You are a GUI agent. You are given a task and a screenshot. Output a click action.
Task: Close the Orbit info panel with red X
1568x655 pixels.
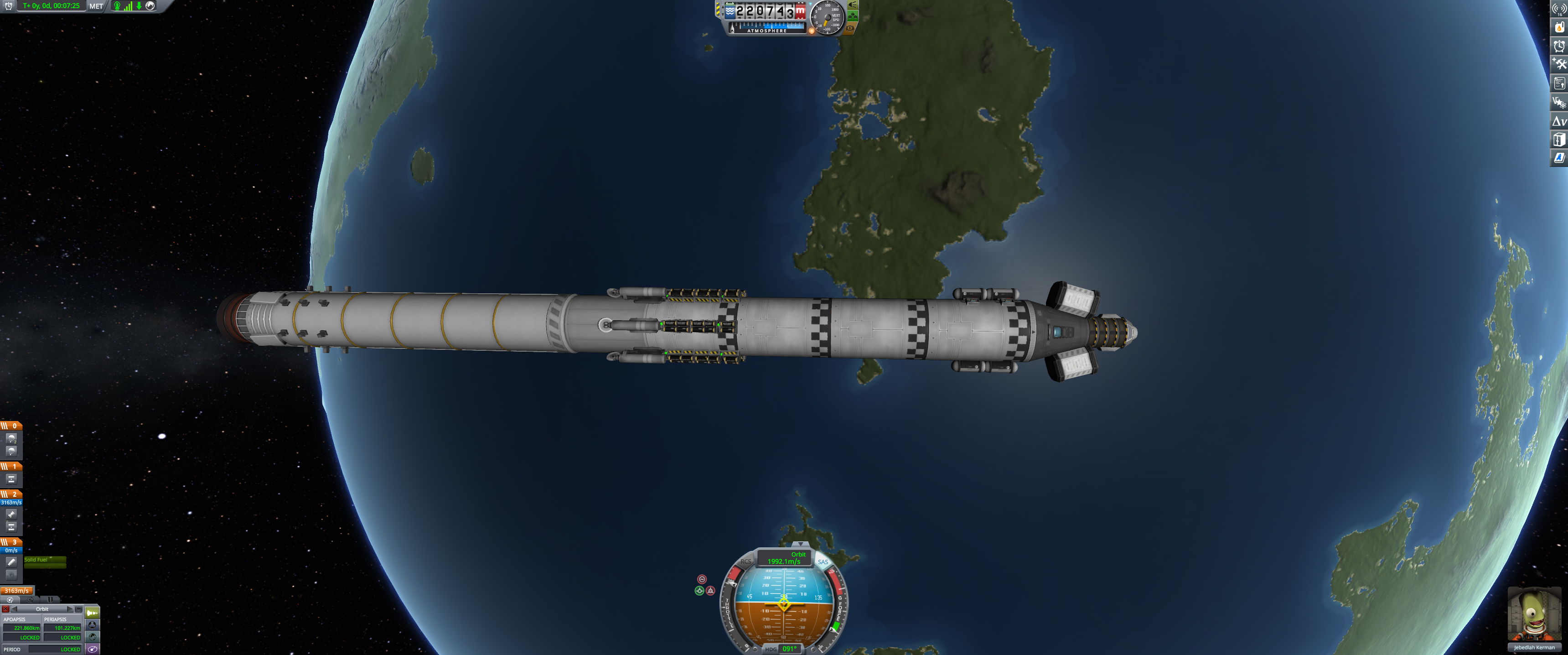(x=5, y=609)
